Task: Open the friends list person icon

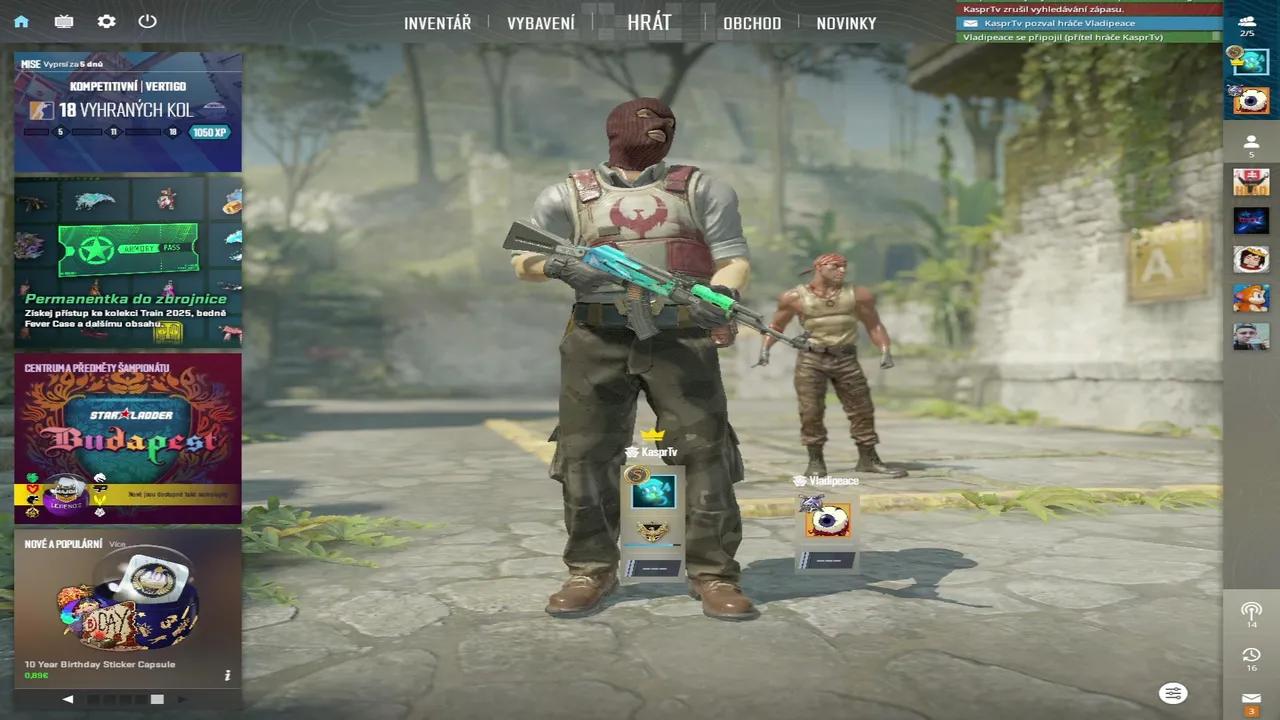Action: pyautogui.click(x=1251, y=143)
